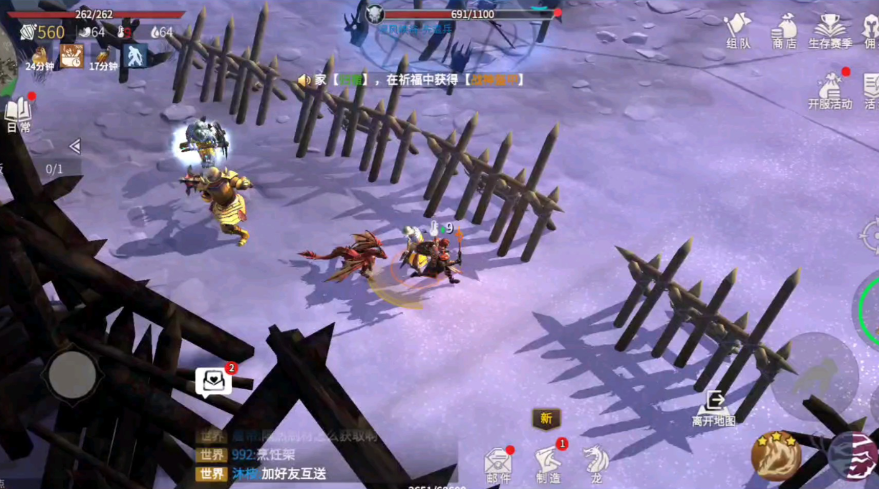
Task: Open the 生存赛季 survival season menu
Action: [829, 30]
